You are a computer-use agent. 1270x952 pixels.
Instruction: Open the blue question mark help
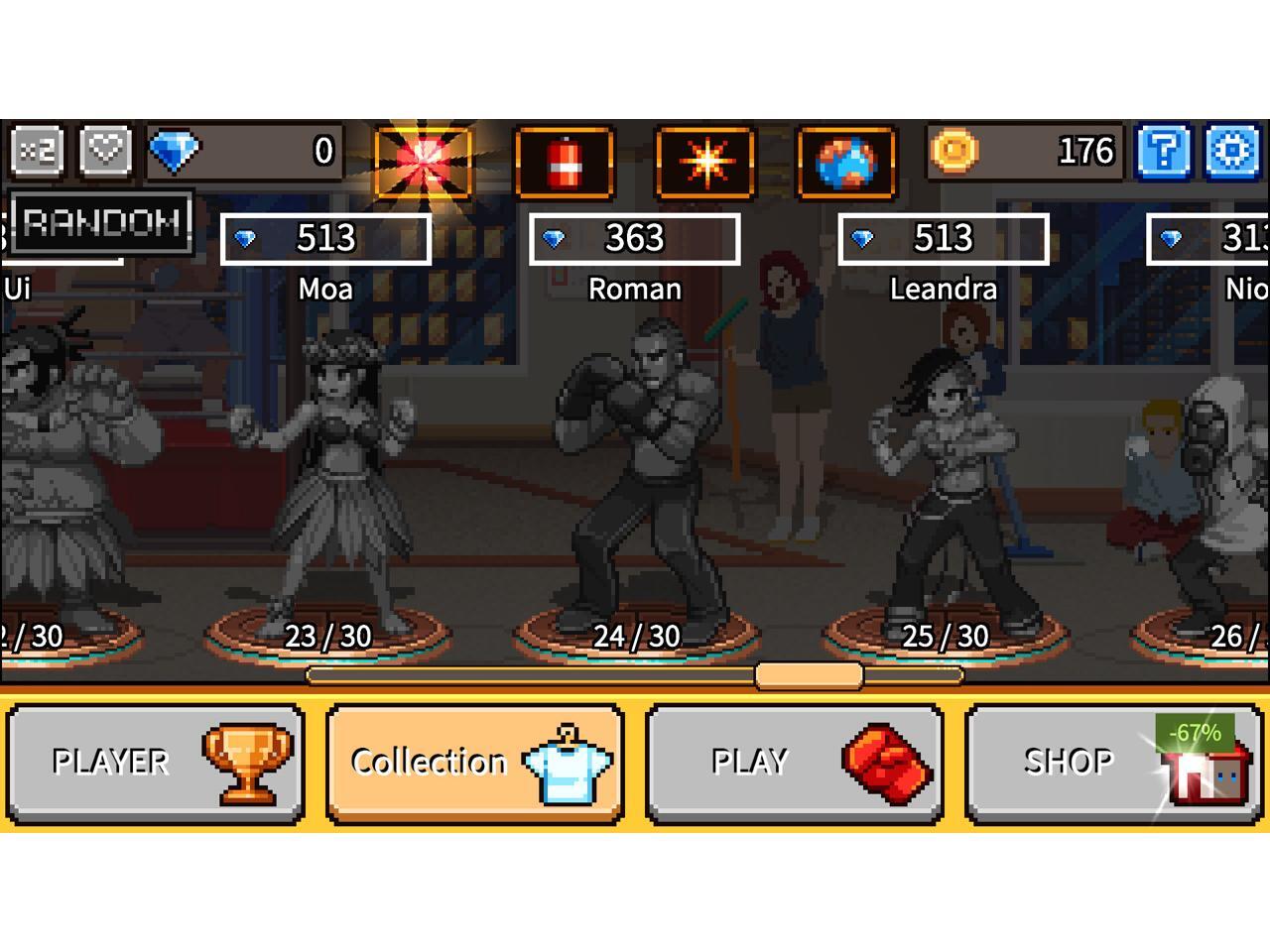point(1163,152)
